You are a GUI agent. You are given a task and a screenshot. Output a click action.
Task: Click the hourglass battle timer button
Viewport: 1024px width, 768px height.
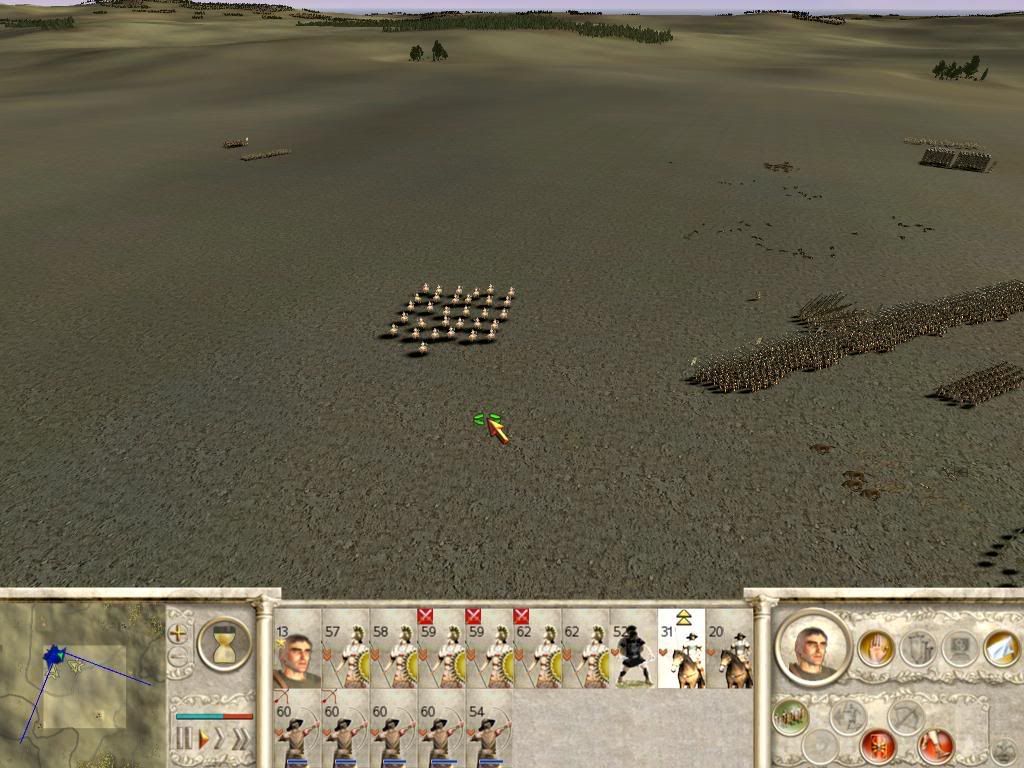[x=224, y=643]
